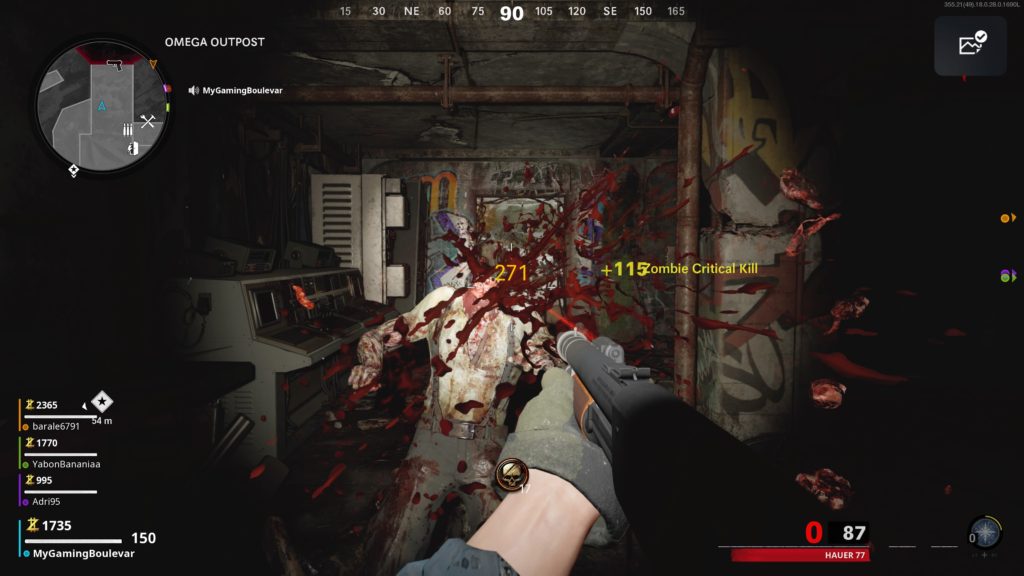Click the objective star diamond waypoint marker

click(x=102, y=402)
